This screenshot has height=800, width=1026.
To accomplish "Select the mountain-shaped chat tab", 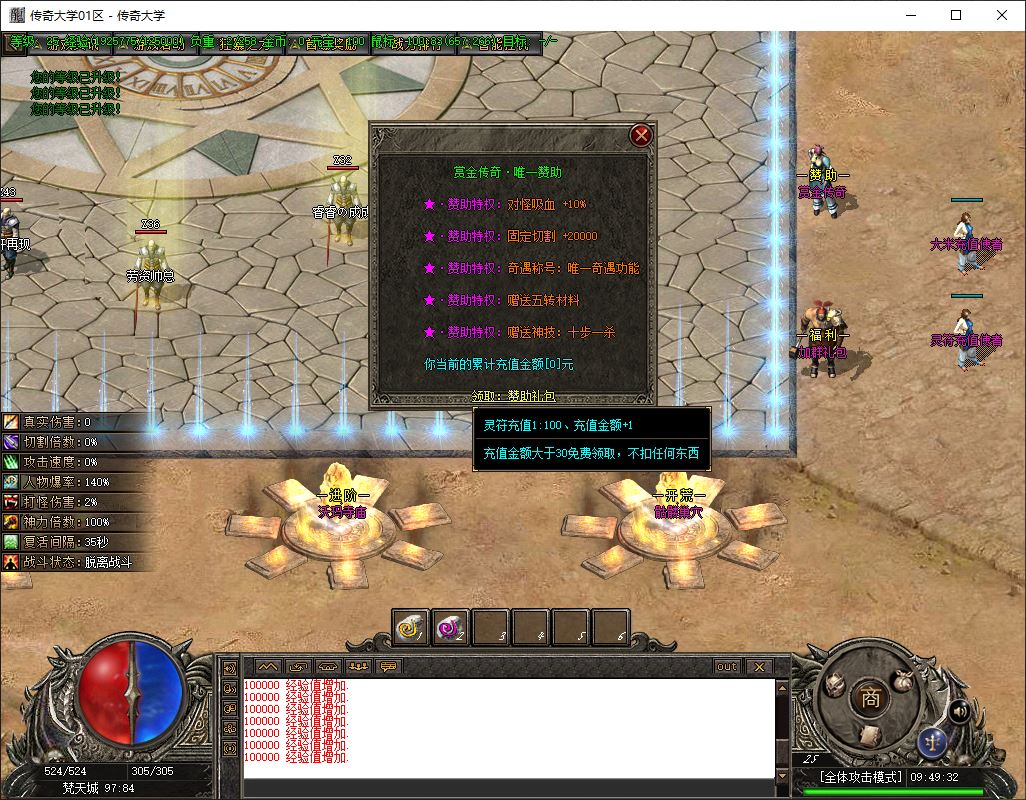I will pos(268,666).
